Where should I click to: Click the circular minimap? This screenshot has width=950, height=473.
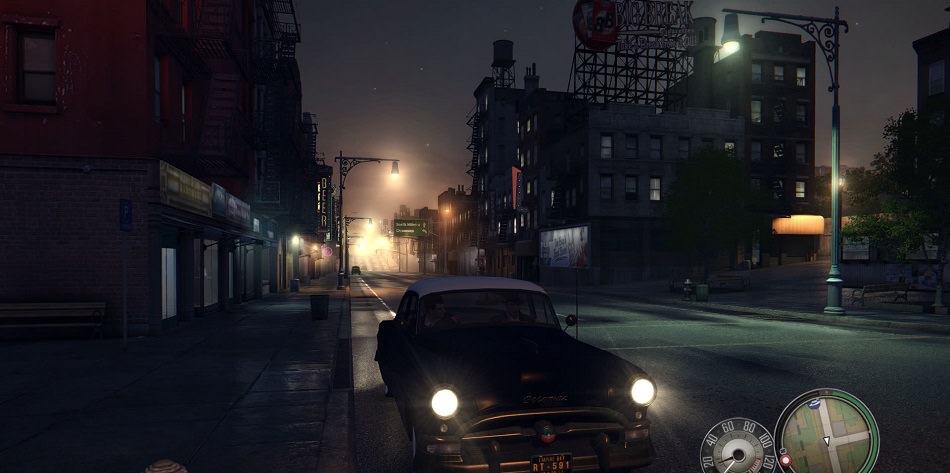(x=827, y=432)
